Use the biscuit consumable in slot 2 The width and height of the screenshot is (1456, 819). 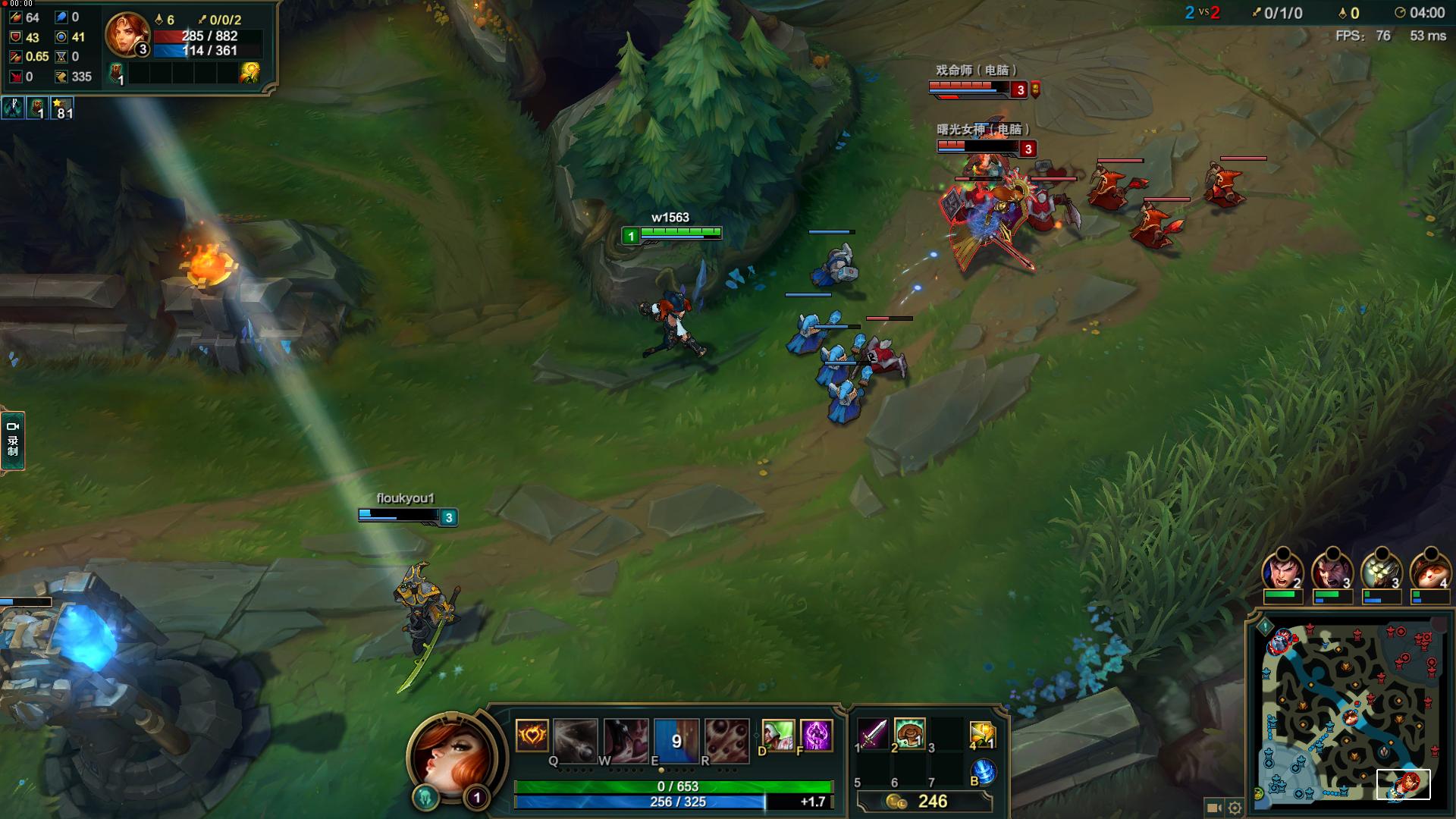[909, 734]
